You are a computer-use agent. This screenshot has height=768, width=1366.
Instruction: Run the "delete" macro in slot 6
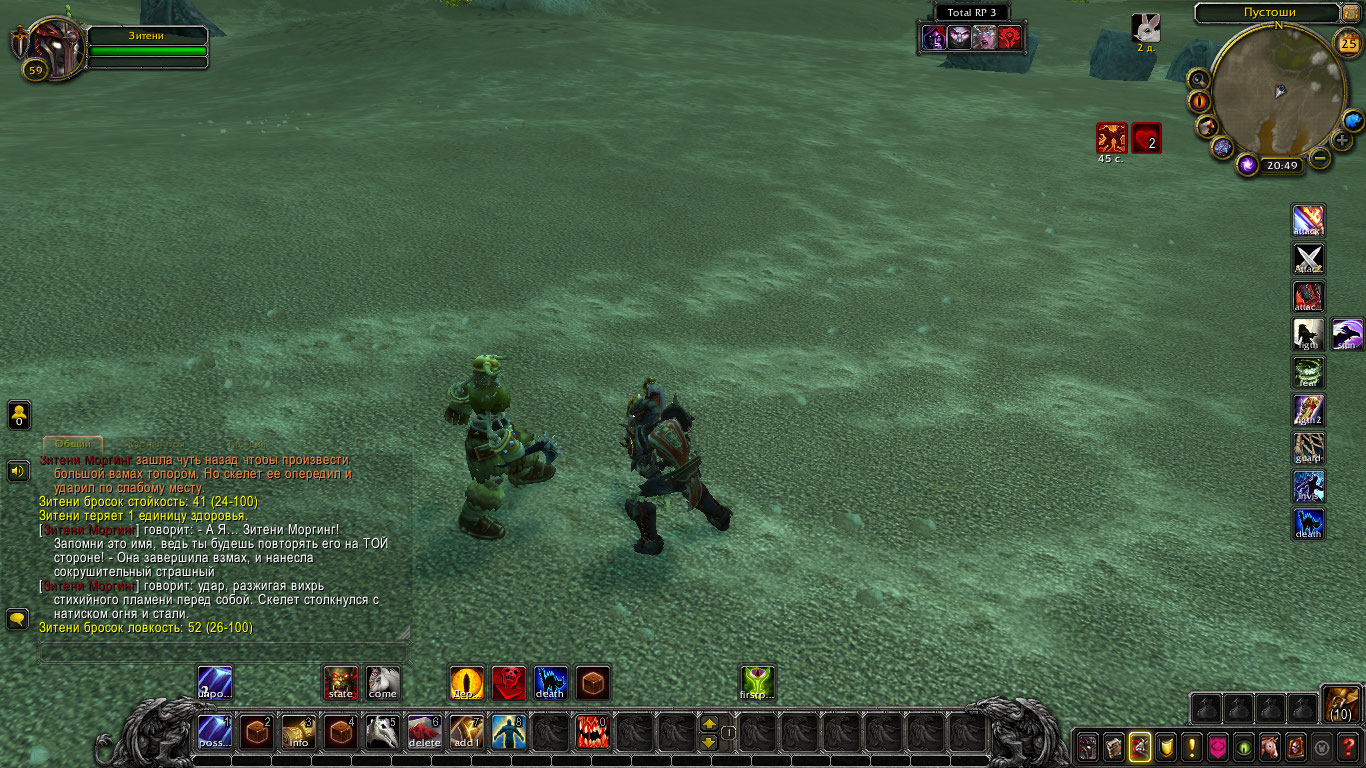click(x=424, y=733)
